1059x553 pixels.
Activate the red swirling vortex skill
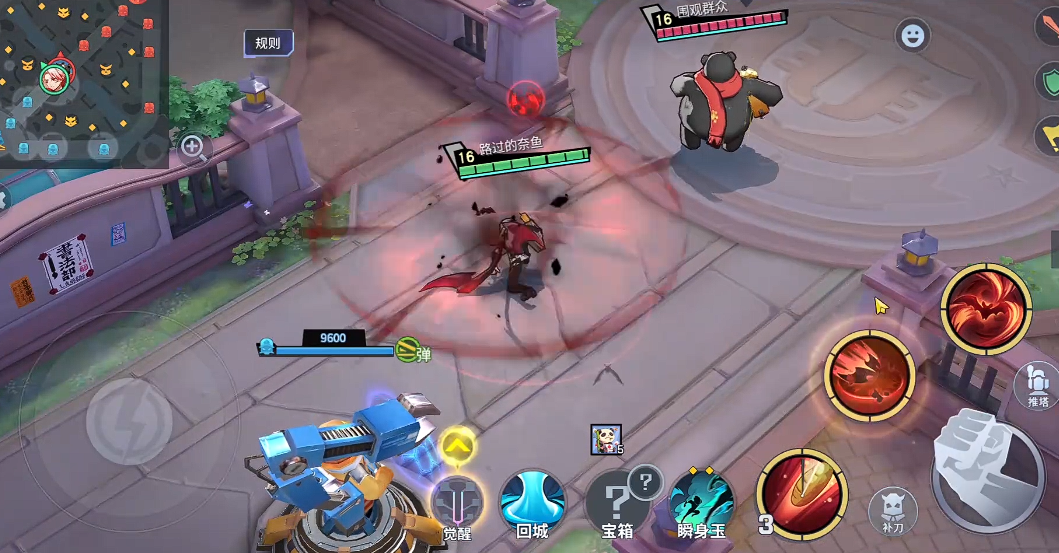point(985,308)
